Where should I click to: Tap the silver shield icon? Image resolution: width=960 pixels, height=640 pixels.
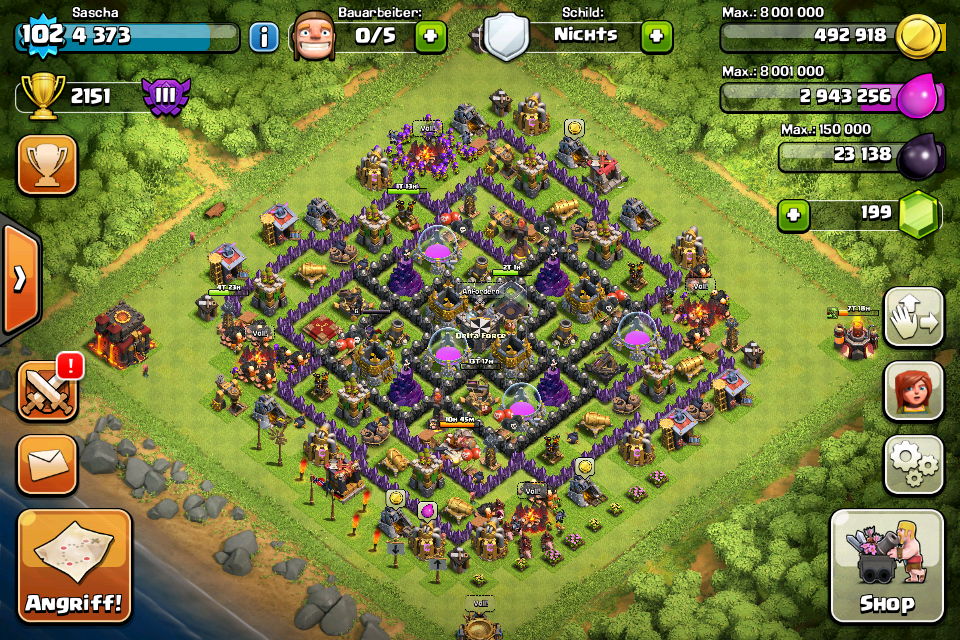[507, 37]
